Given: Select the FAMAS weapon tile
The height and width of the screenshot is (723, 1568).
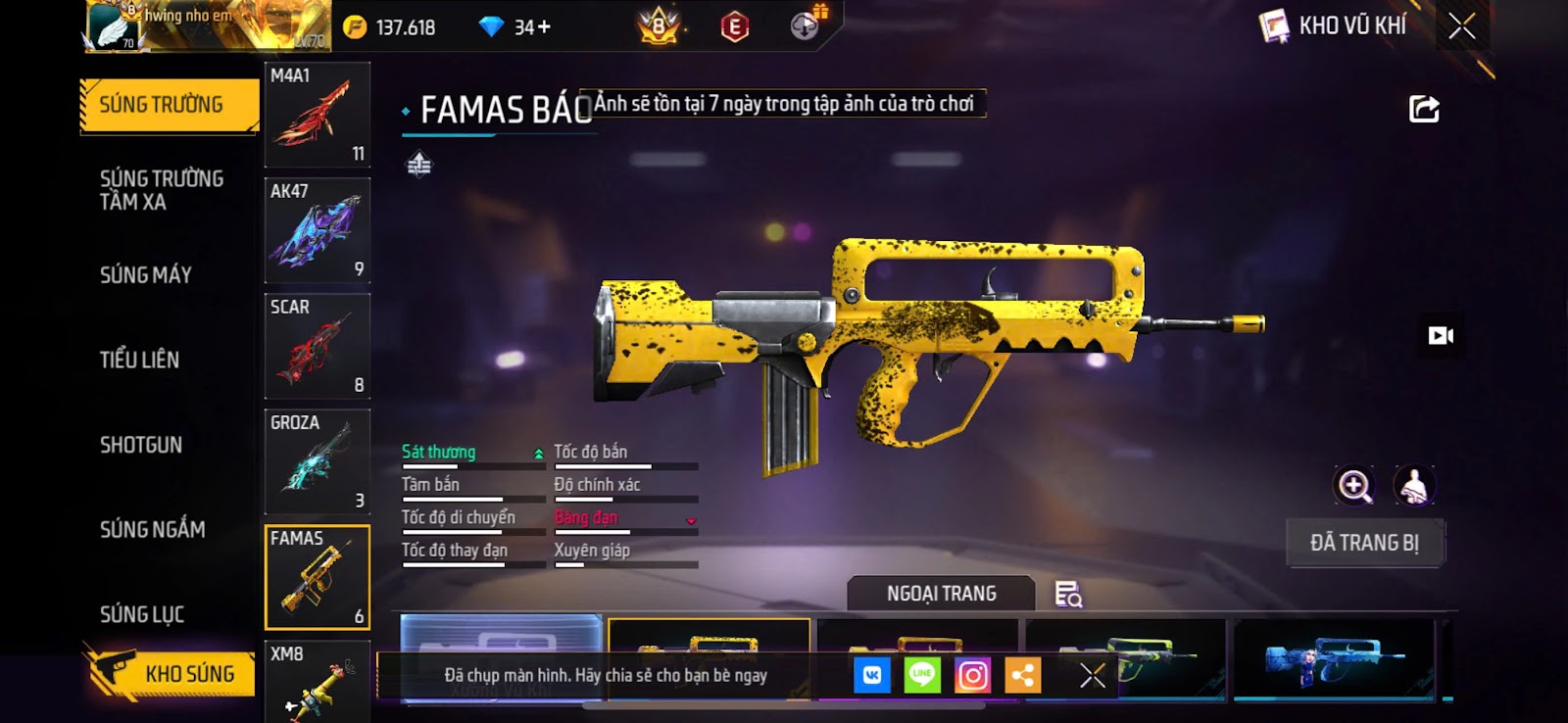Looking at the screenshot, I should [317, 577].
